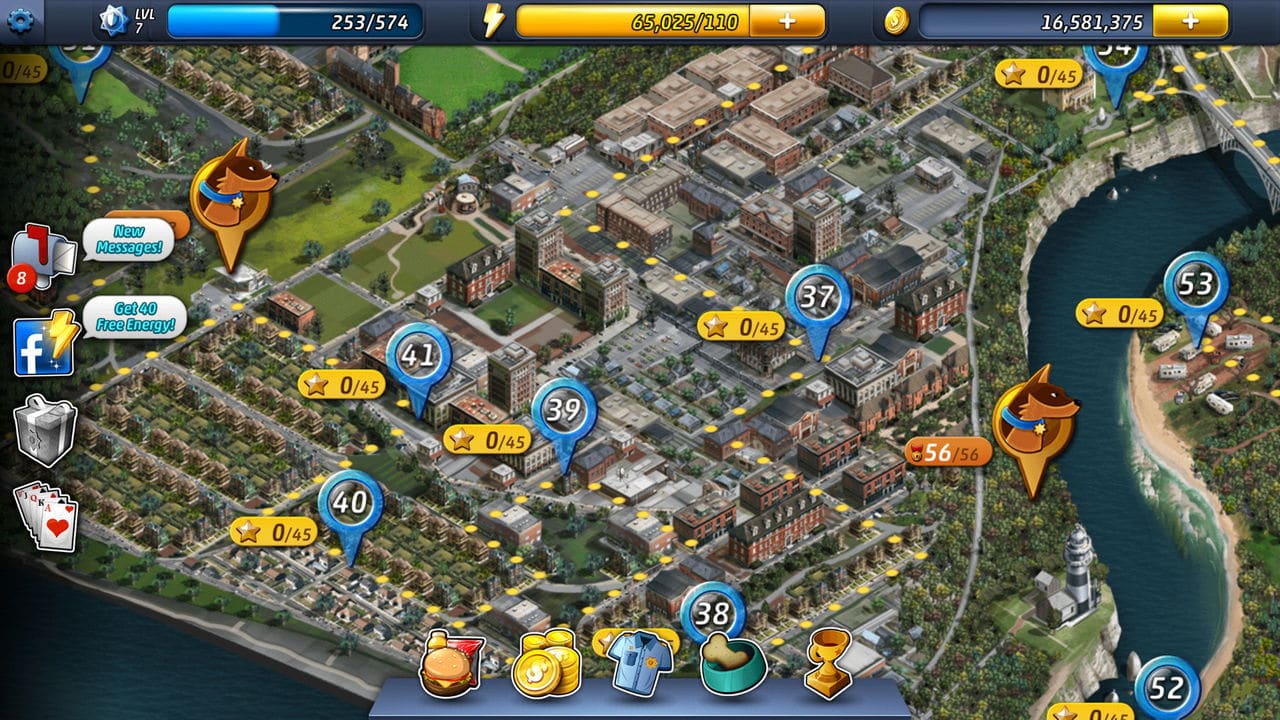Screen dimensions: 1280x720
Task: View the gold trophy achievements
Action: click(x=828, y=662)
